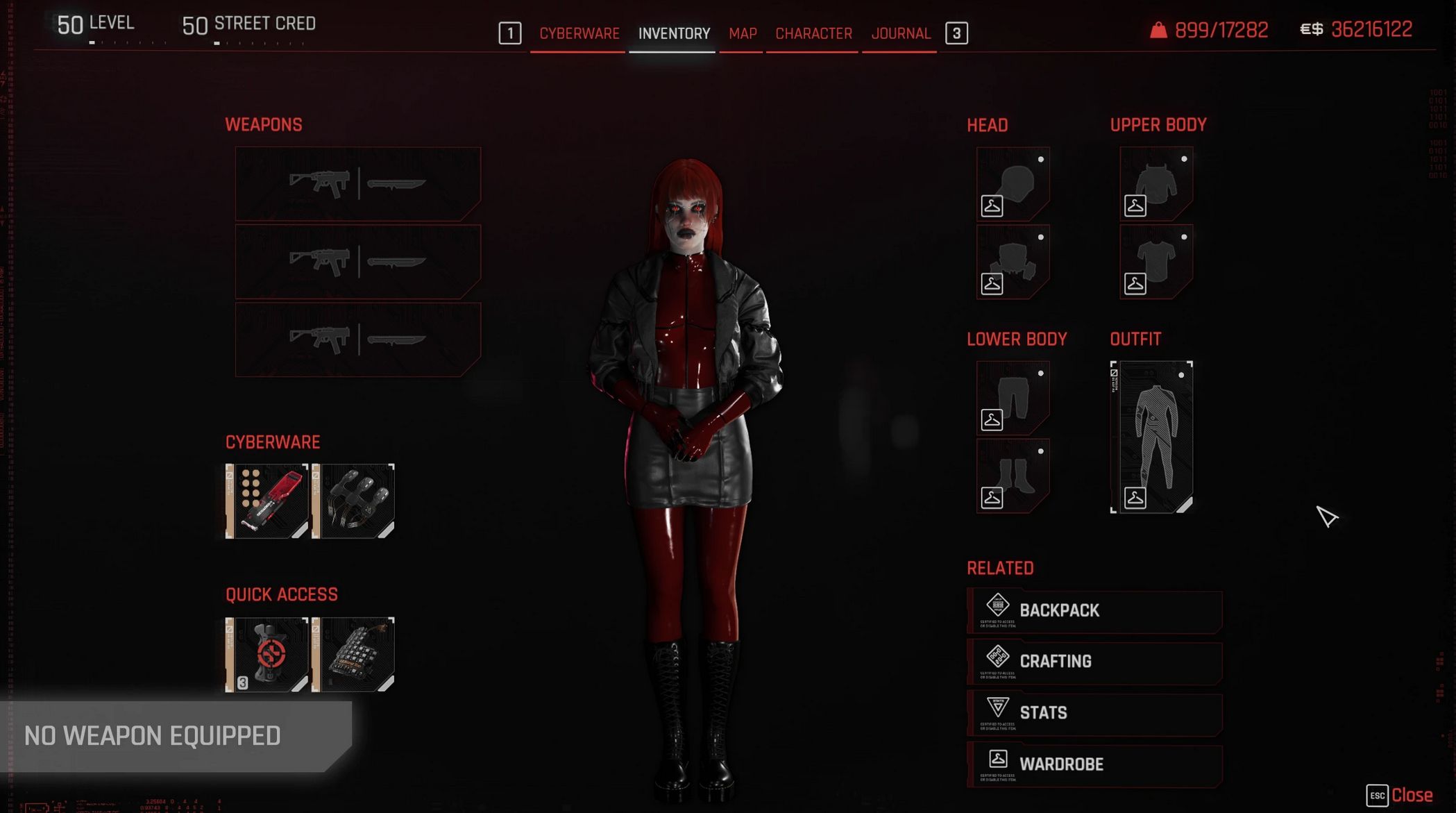Choose the boots lower body slot
This screenshot has height=813, width=1456.
pyautogui.click(x=1013, y=476)
